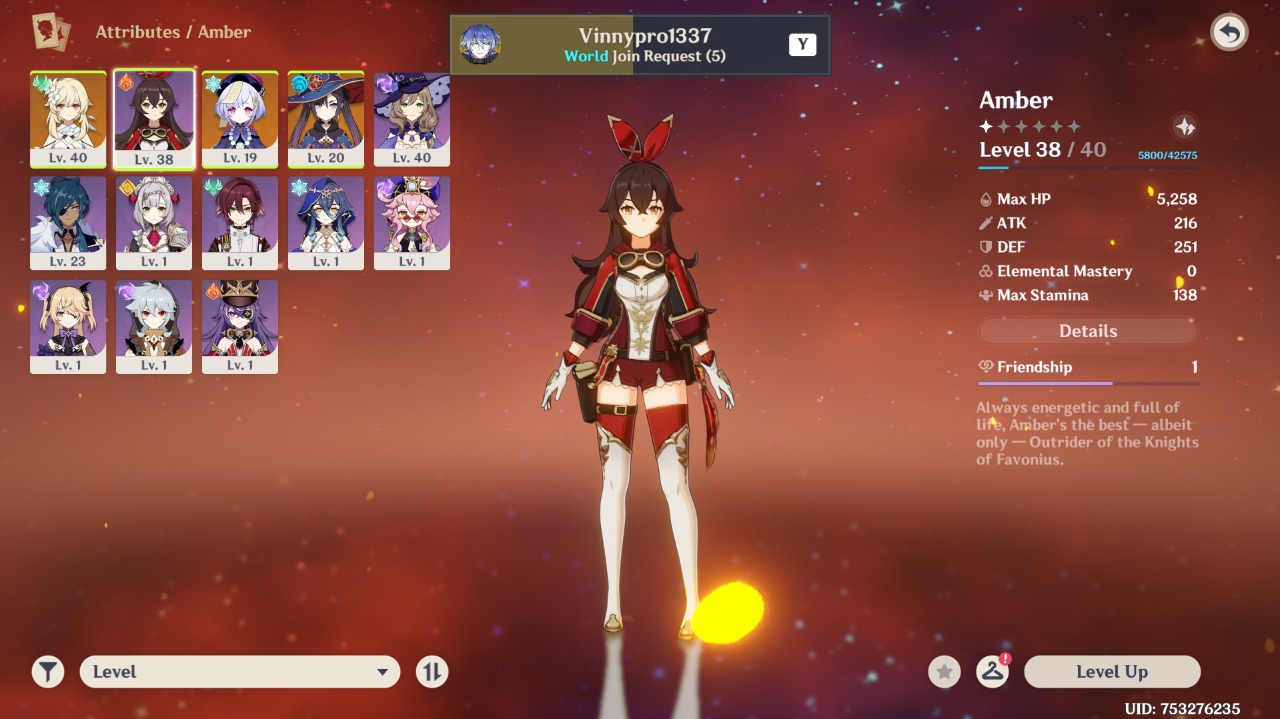Select white-haired Razor's portrait
The width and height of the screenshot is (1280, 719).
pos(154,327)
